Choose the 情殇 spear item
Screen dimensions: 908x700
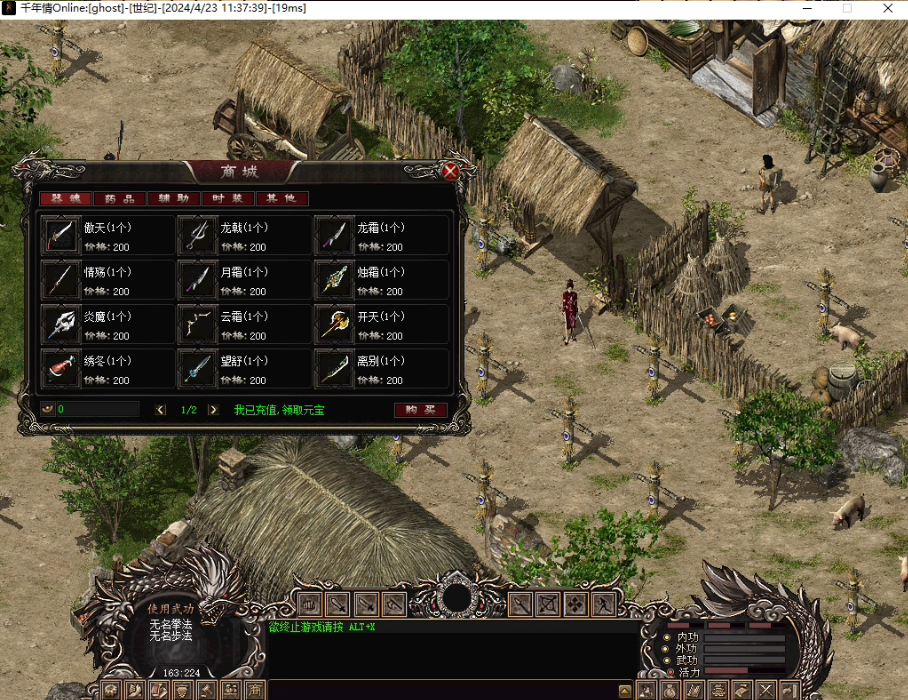[62, 280]
